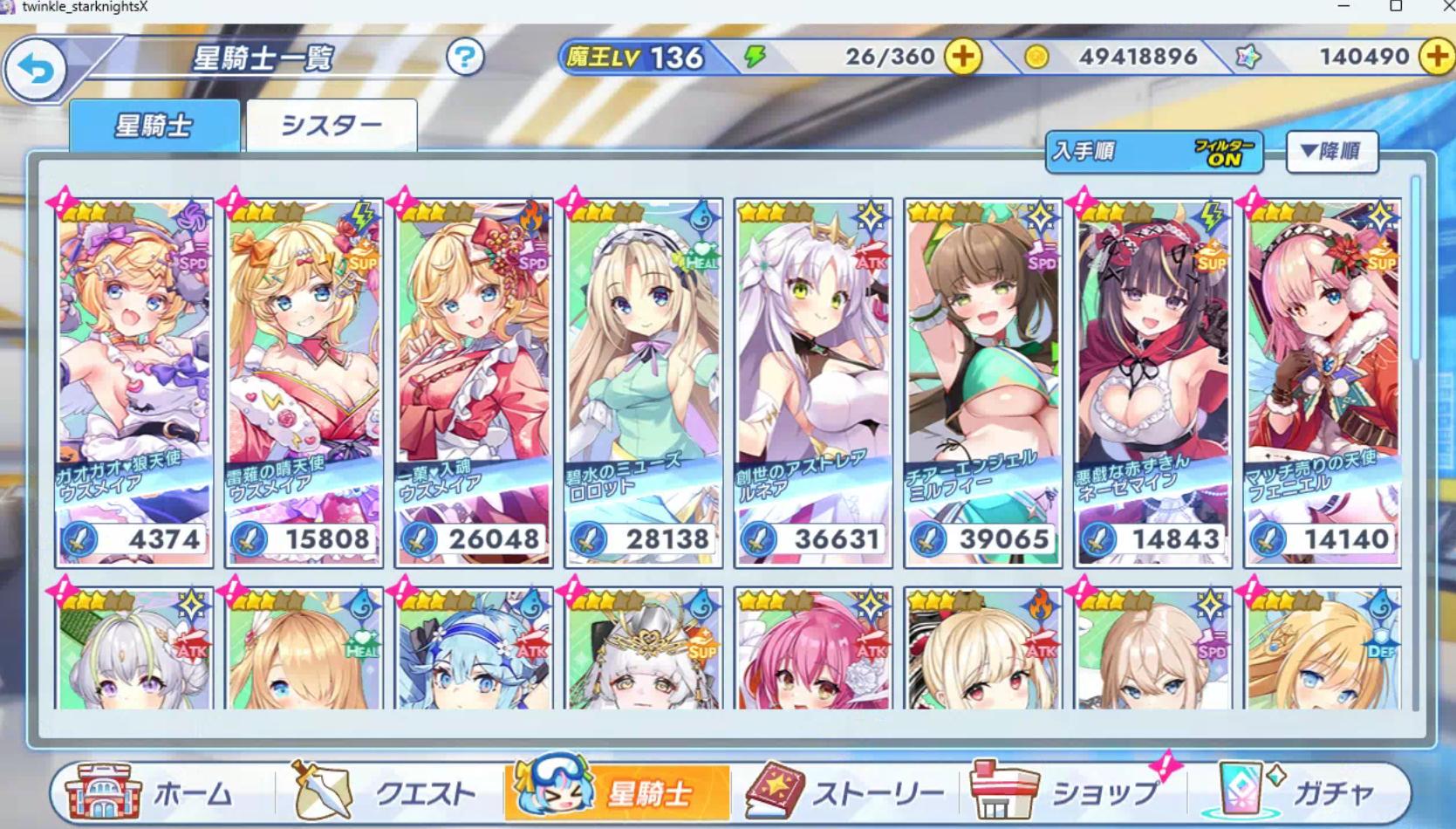1456x829 pixels.
Task: Choose the マッチ売りの天使 フェニエル card
Action: click(1323, 382)
